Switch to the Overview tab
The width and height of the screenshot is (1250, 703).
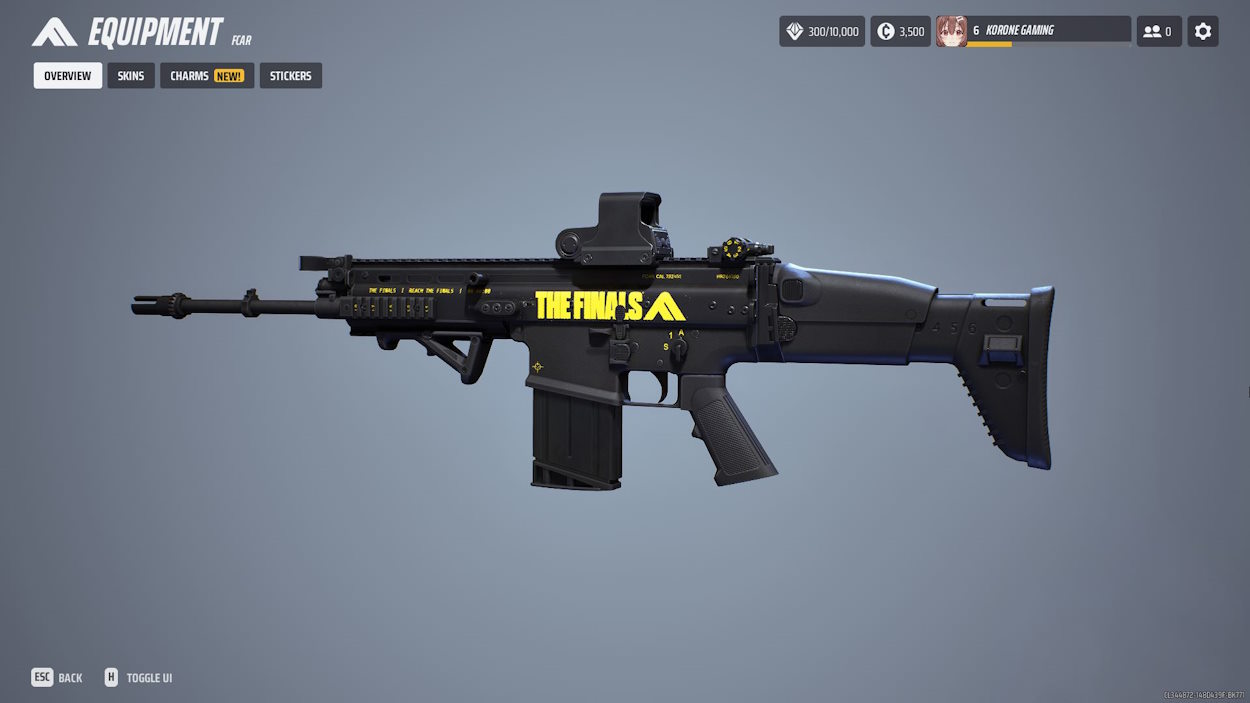click(x=68, y=76)
